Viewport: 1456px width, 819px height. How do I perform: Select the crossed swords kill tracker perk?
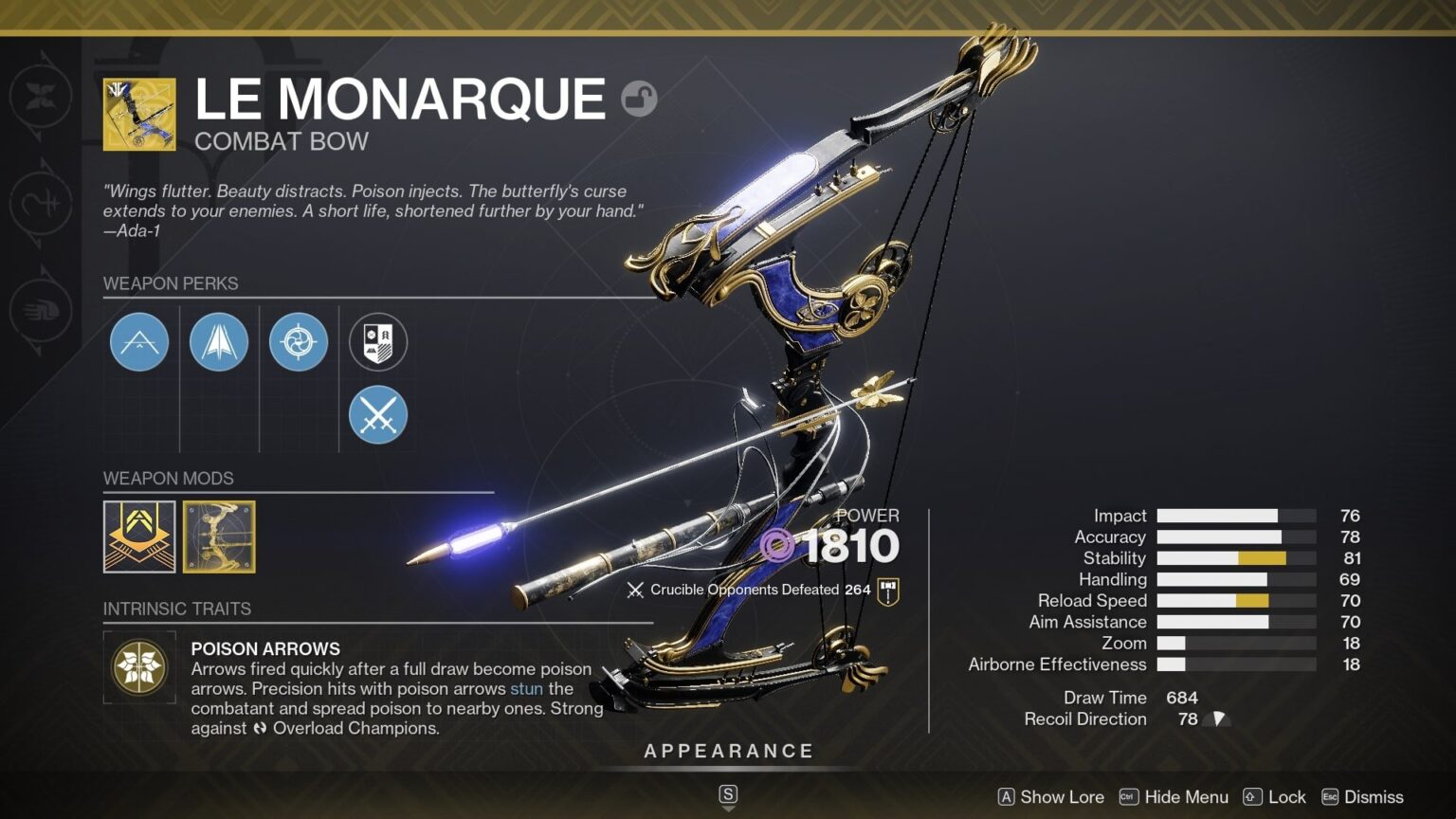pos(377,414)
